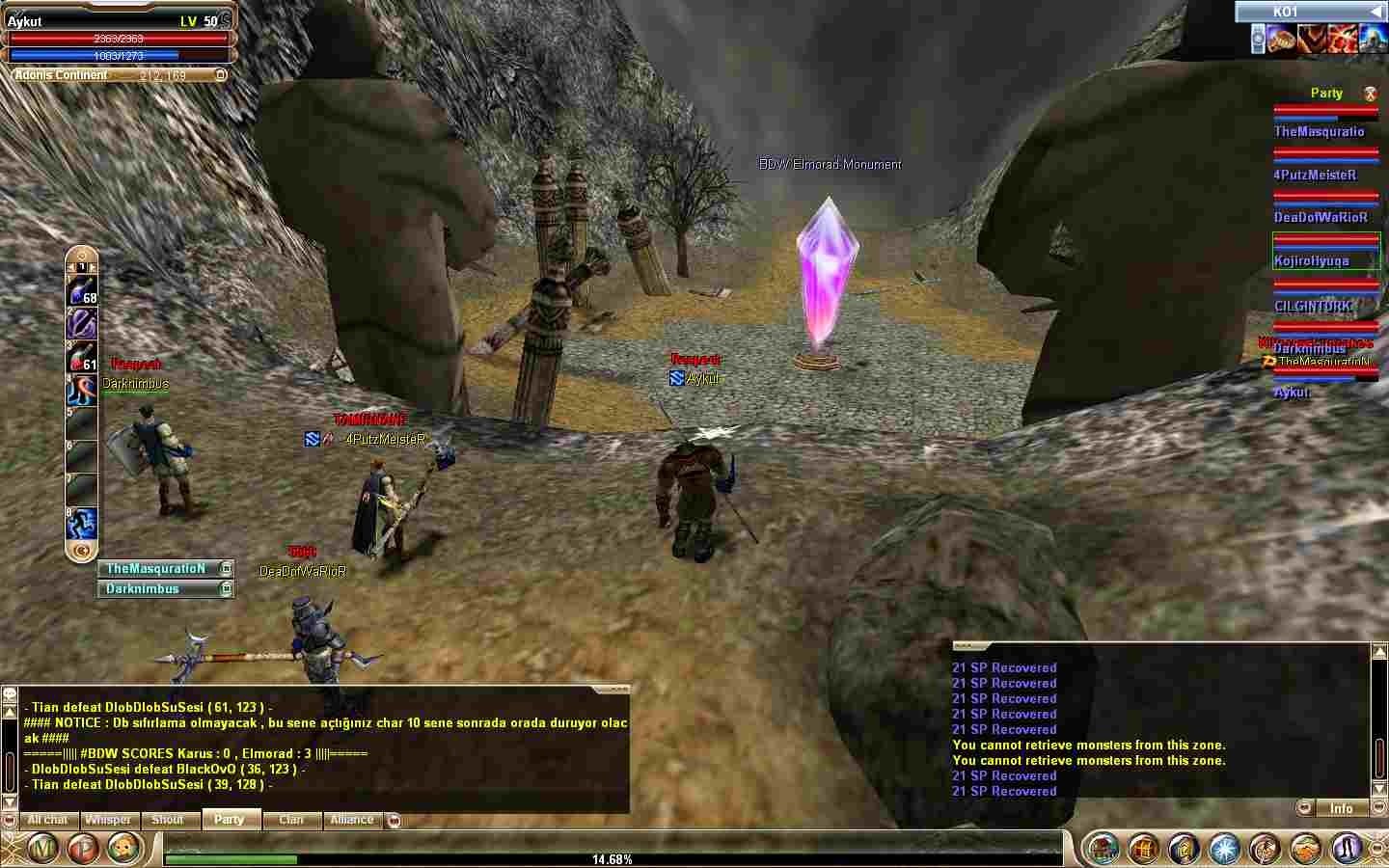The width and height of the screenshot is (1389, 868).
Task: Use the blue potion hotbar slot with 68
Action: [81, 289]
